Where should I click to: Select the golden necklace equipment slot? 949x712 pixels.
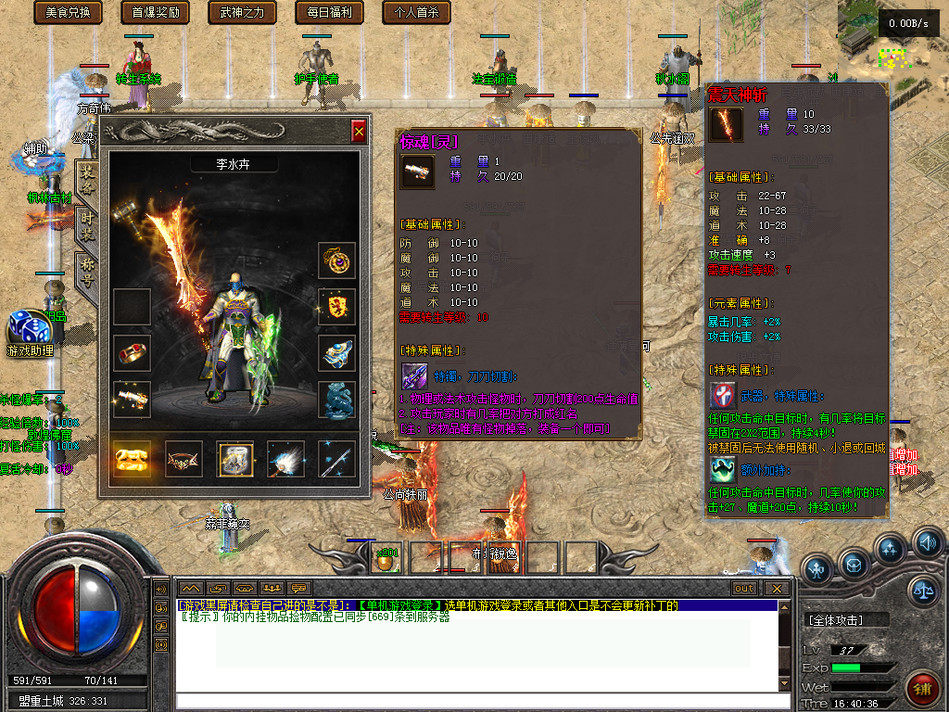click(x=337, y=260)
